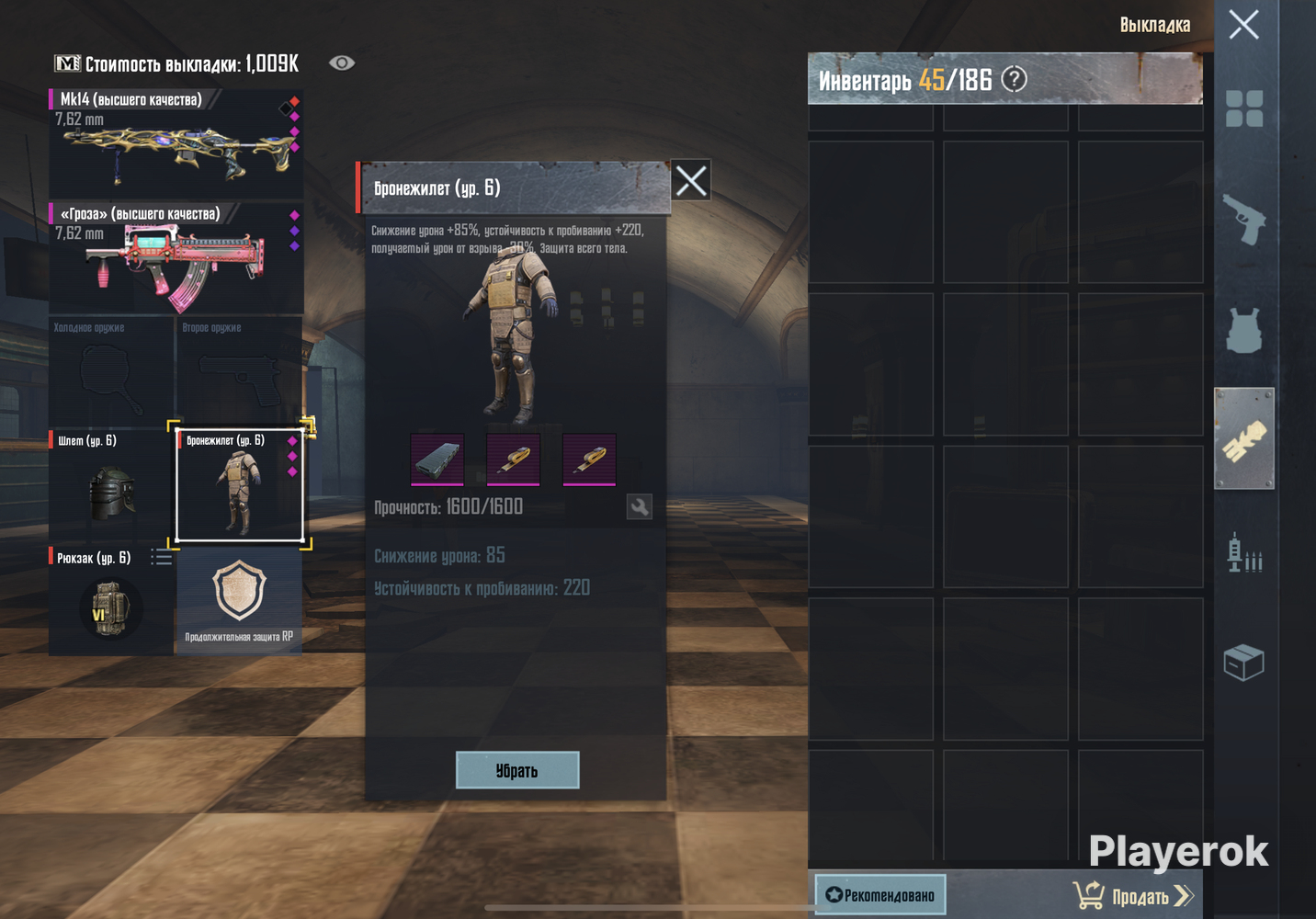Close the body armor details popup

tap(691, 180)
